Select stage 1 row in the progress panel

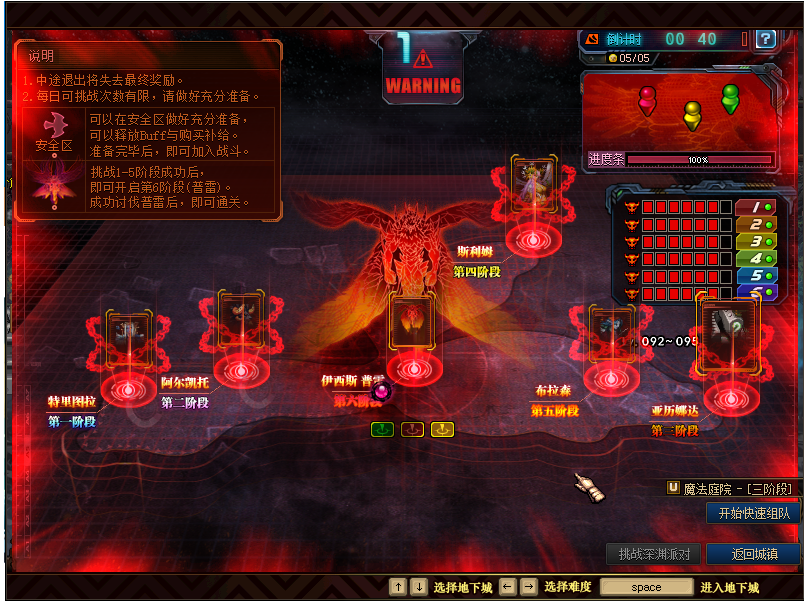[x=755, y=207]
